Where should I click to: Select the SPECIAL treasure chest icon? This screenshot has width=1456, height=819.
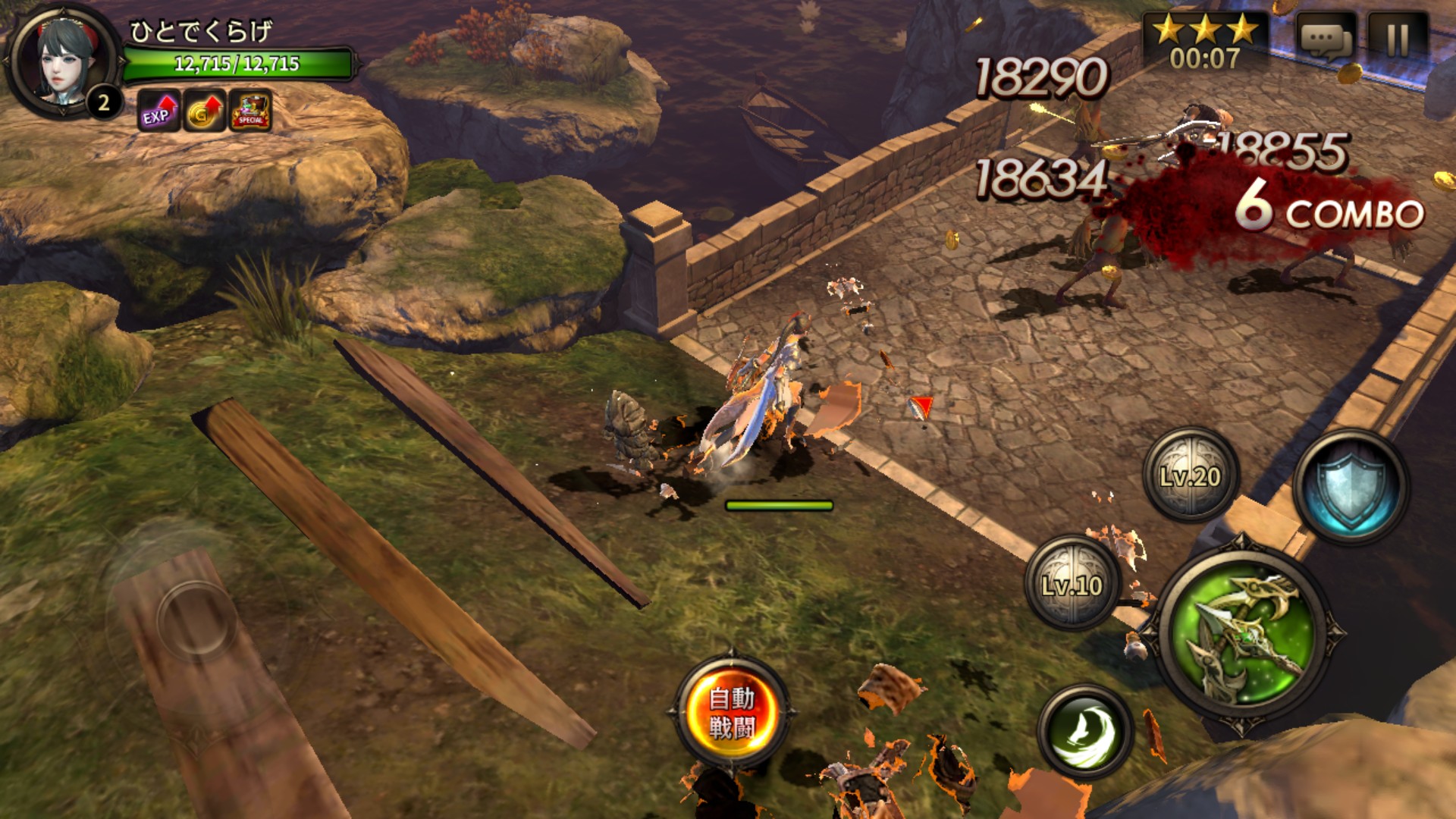coord(250,112)
